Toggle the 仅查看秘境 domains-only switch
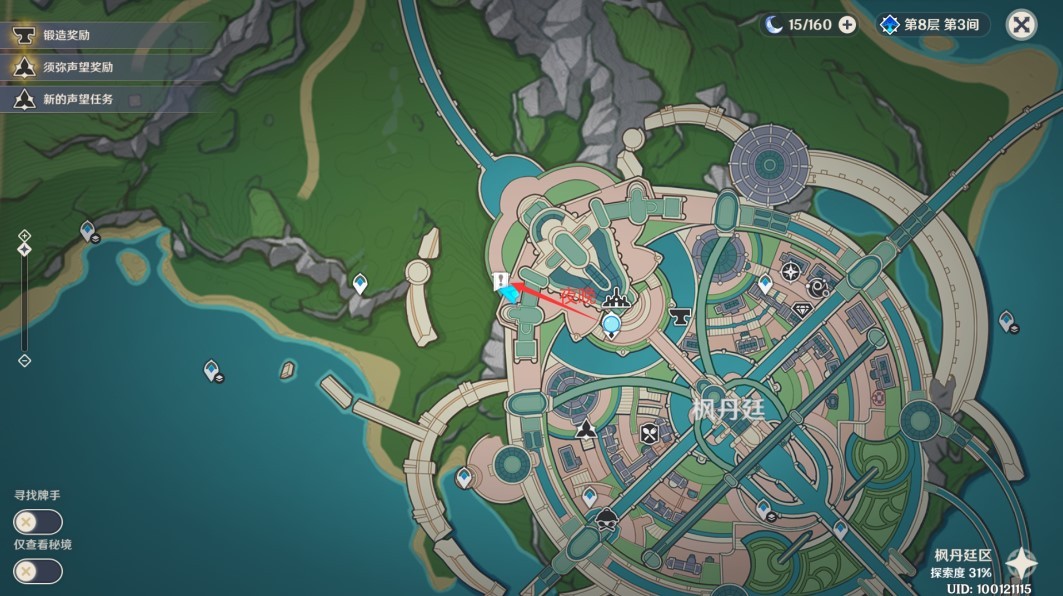Viewport: 1063px width, 596px height. (38, 571)
